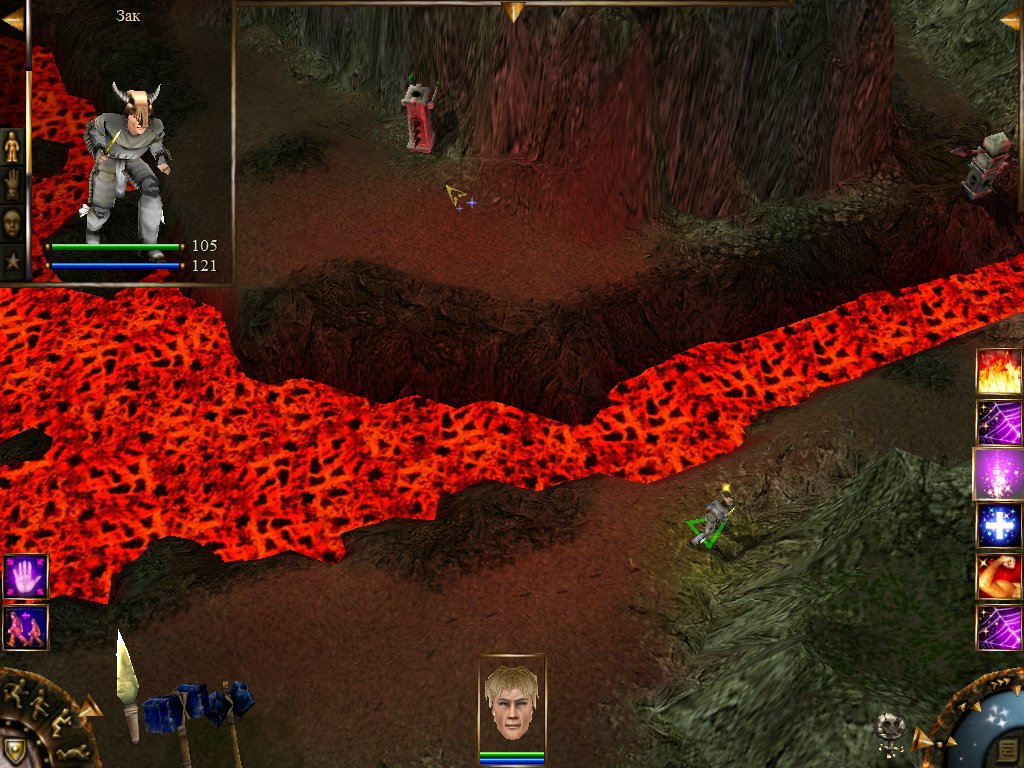Collapse the character panel with left arrow

click(x=12, y=19)
